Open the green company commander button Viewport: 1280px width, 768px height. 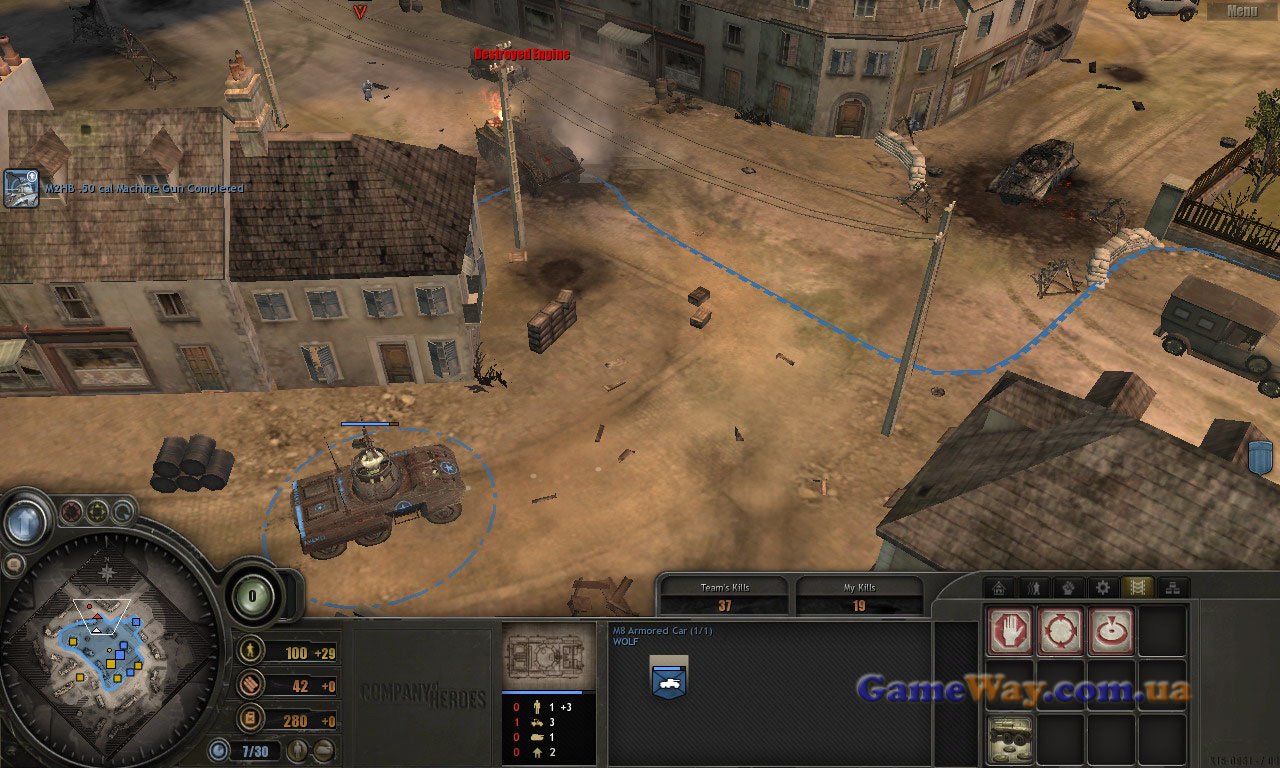pos(253,595)
